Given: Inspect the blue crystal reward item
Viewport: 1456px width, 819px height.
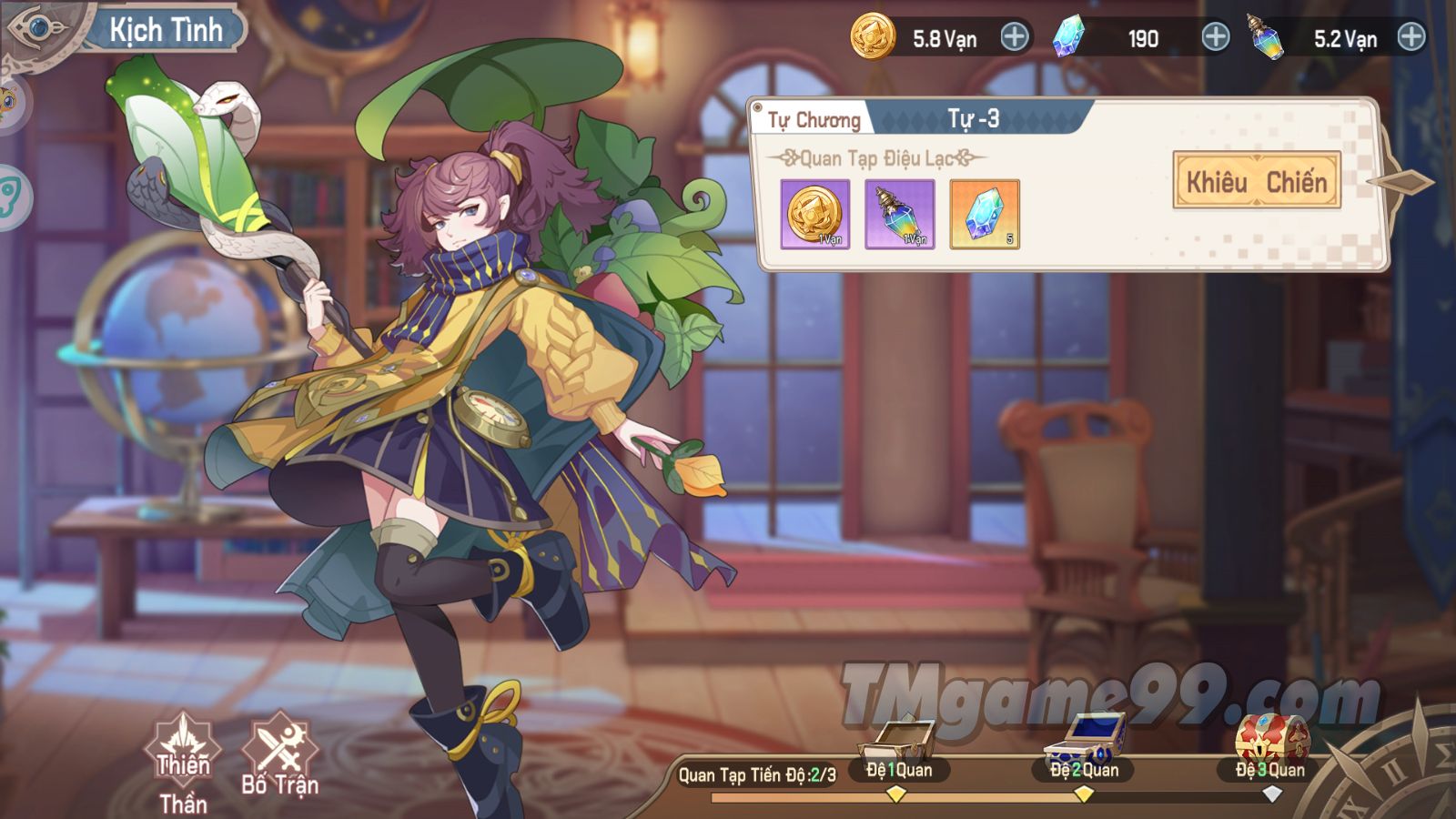Looking at the screenshot, I should point(984,214).
